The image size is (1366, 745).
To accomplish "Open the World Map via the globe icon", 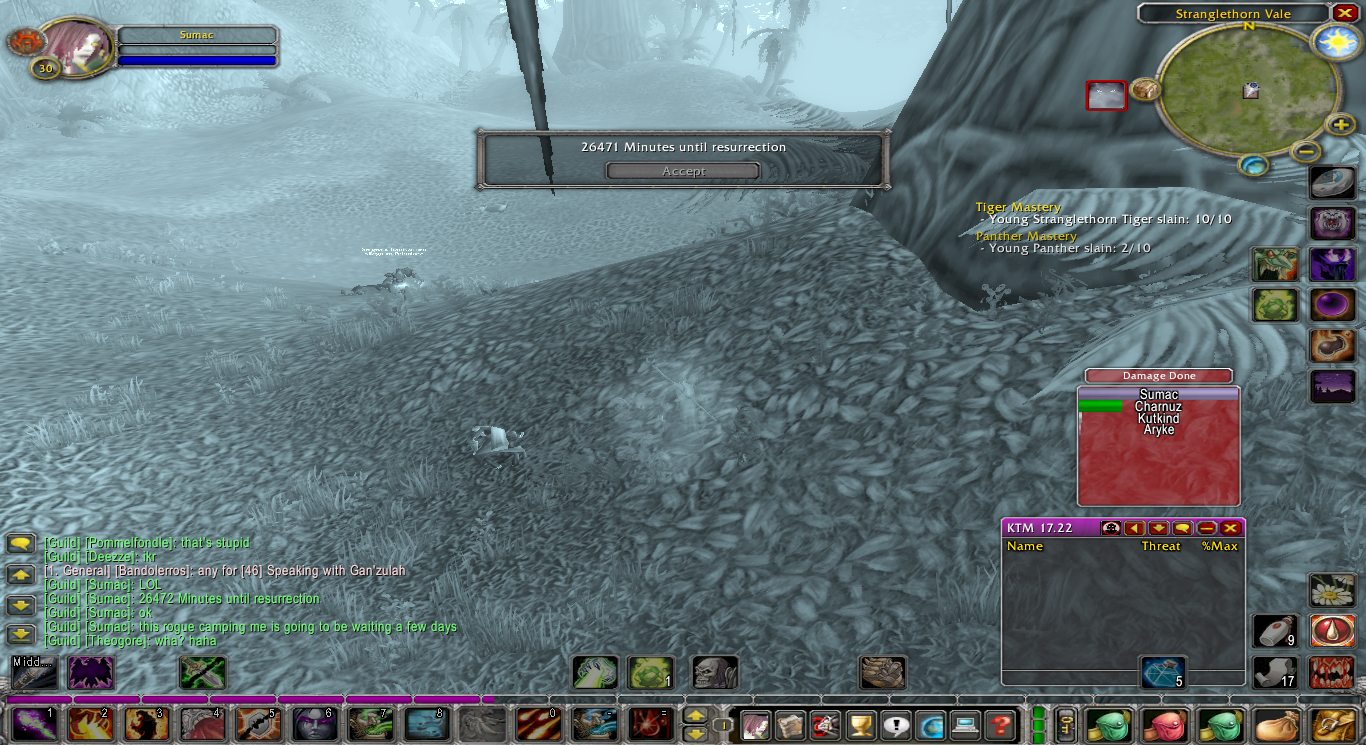I will 931,725.
